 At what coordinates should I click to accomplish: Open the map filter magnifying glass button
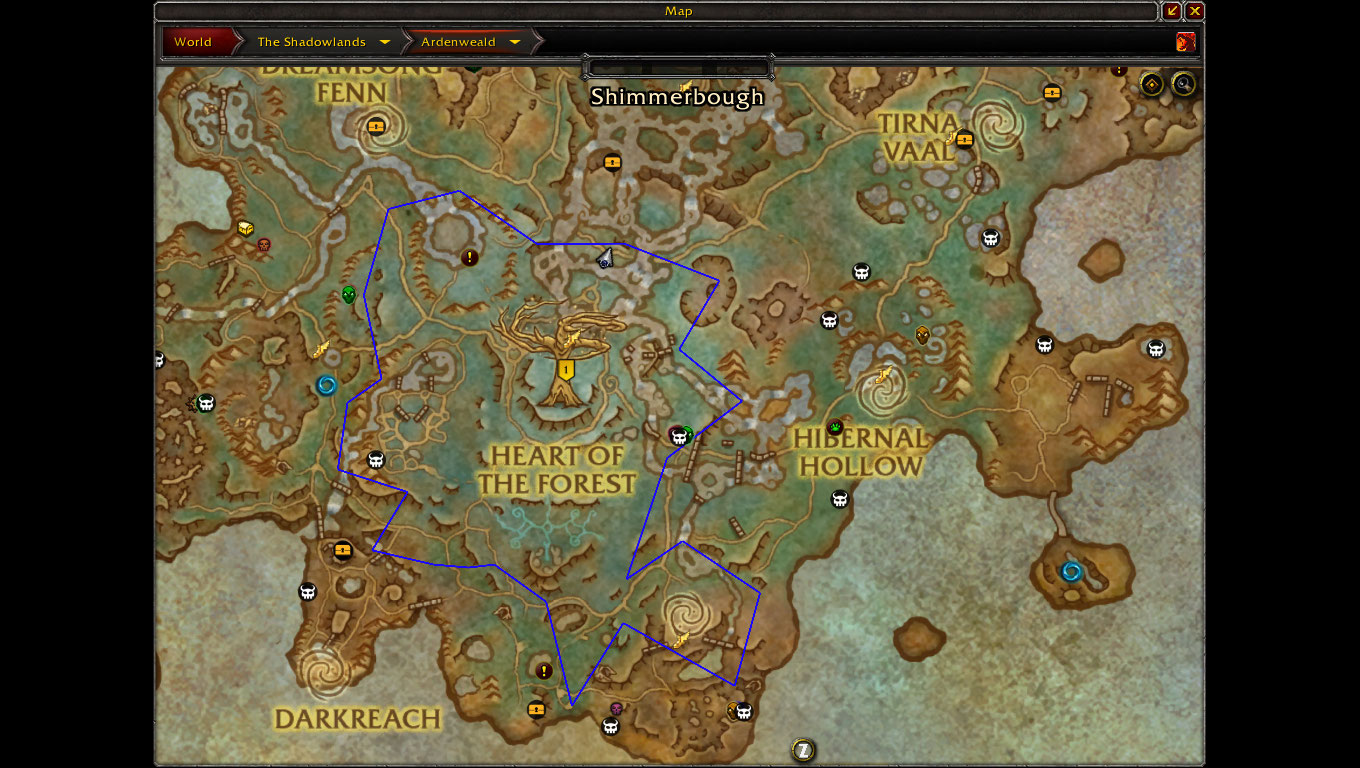coord(1184,84)
